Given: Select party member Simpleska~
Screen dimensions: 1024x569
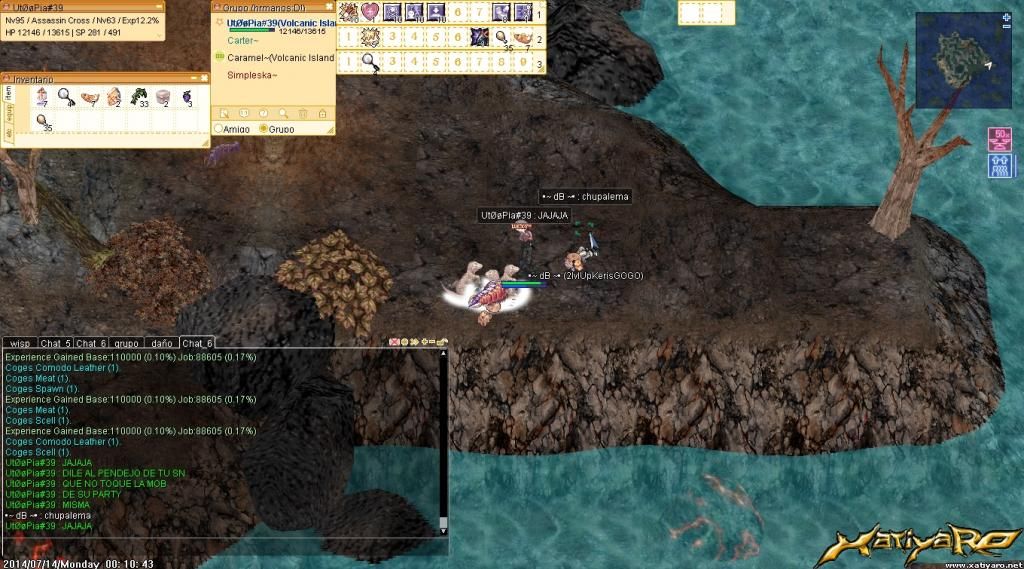Looking at the screenshot, I should coord(252,75).
